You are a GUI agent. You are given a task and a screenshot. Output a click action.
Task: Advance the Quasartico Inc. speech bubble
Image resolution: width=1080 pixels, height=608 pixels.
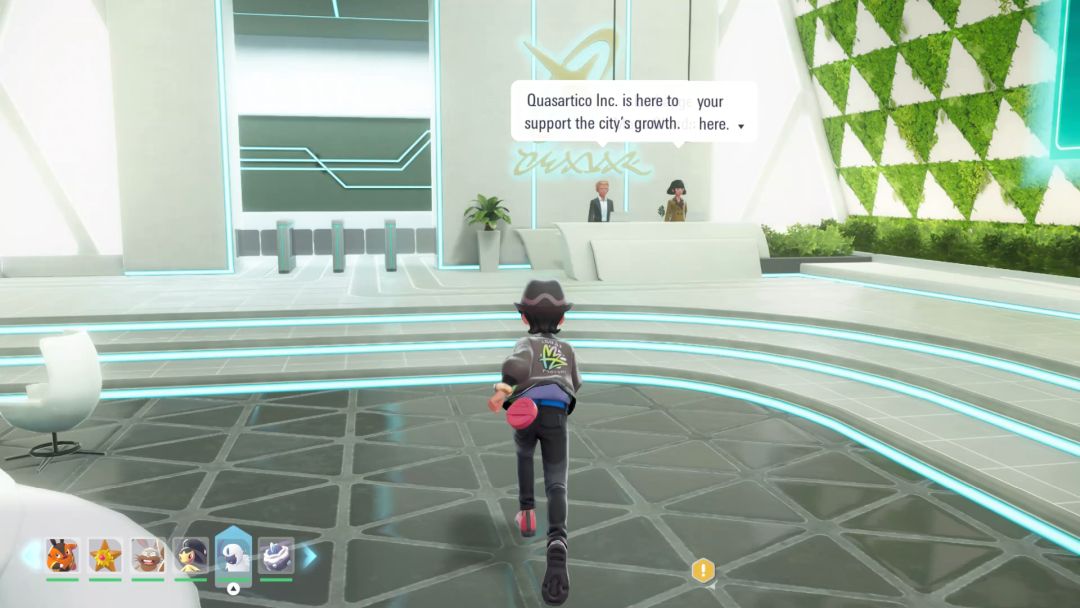741,126
